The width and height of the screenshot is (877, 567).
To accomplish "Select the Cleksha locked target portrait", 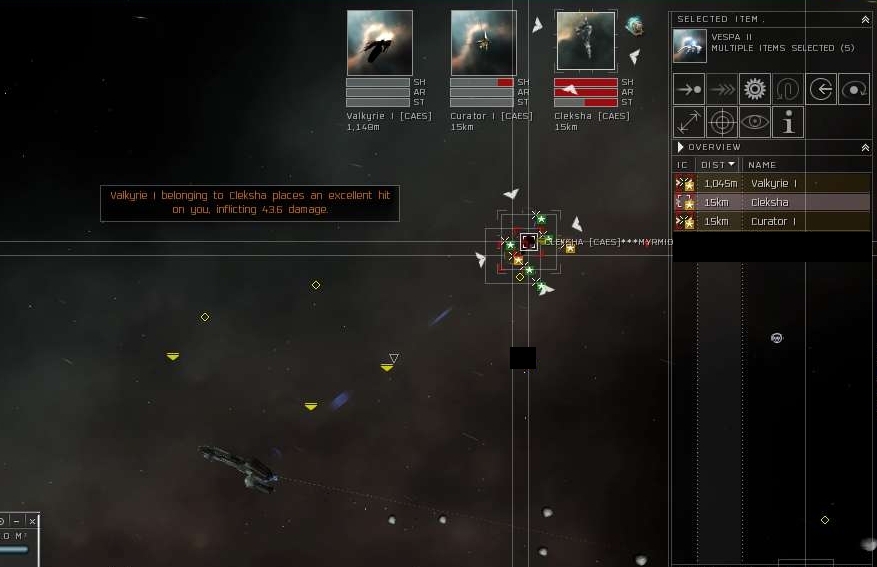I will 585,43.
